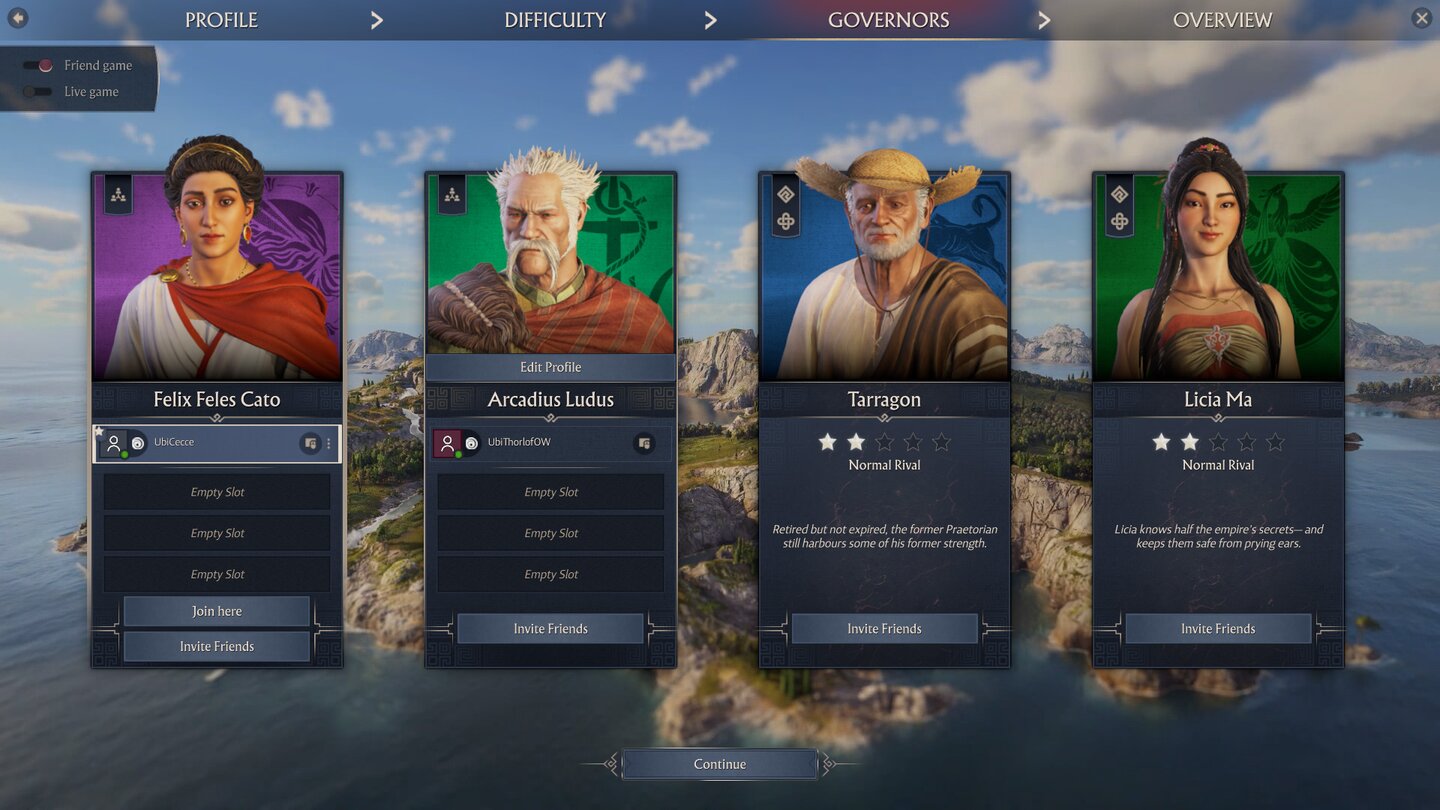Toggle the Friend game switch
This screenshot has height=810, width=1440.
[x=39, y=66]
